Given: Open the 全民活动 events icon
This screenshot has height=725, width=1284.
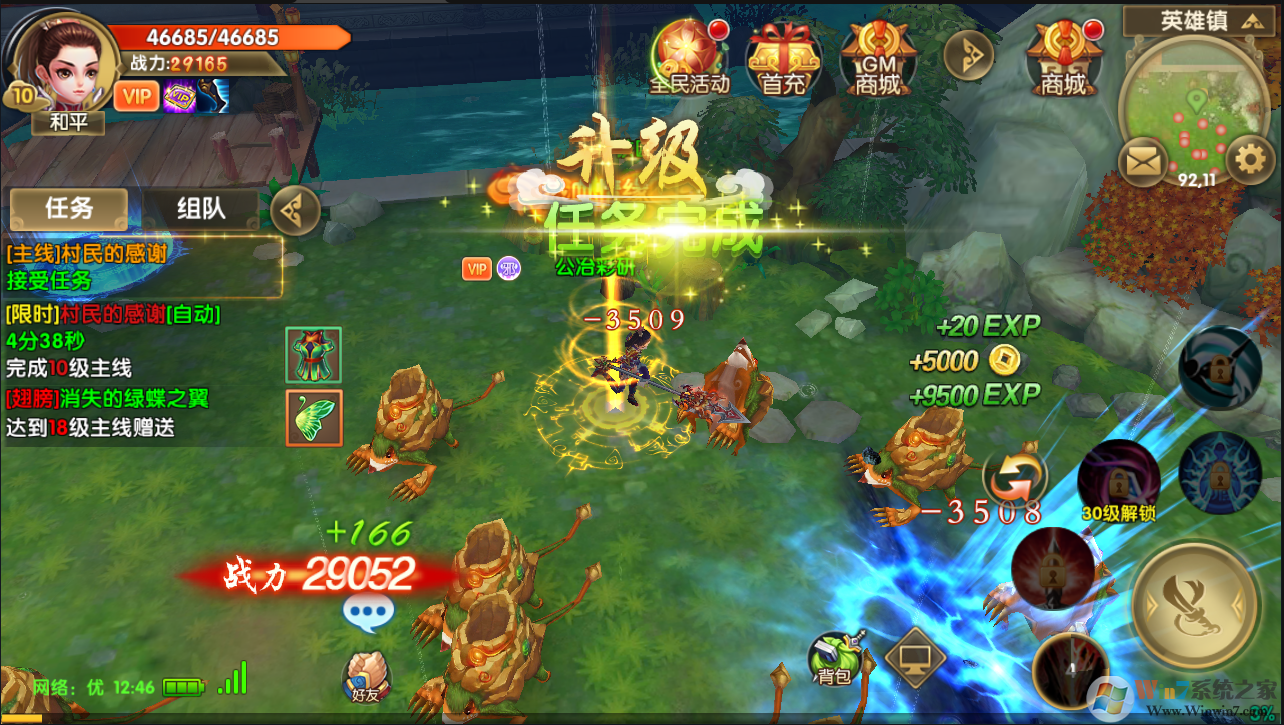Looking at the screenshot, I should click(x=689, y=57).
